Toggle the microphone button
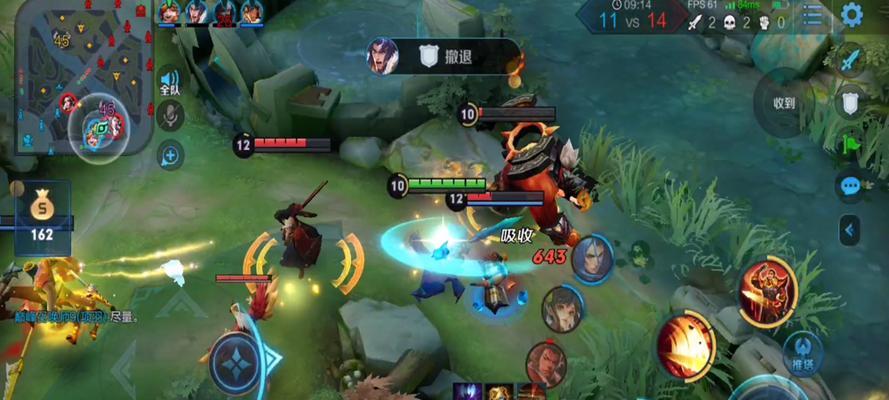889x400 pixels. tap(170, 116)
